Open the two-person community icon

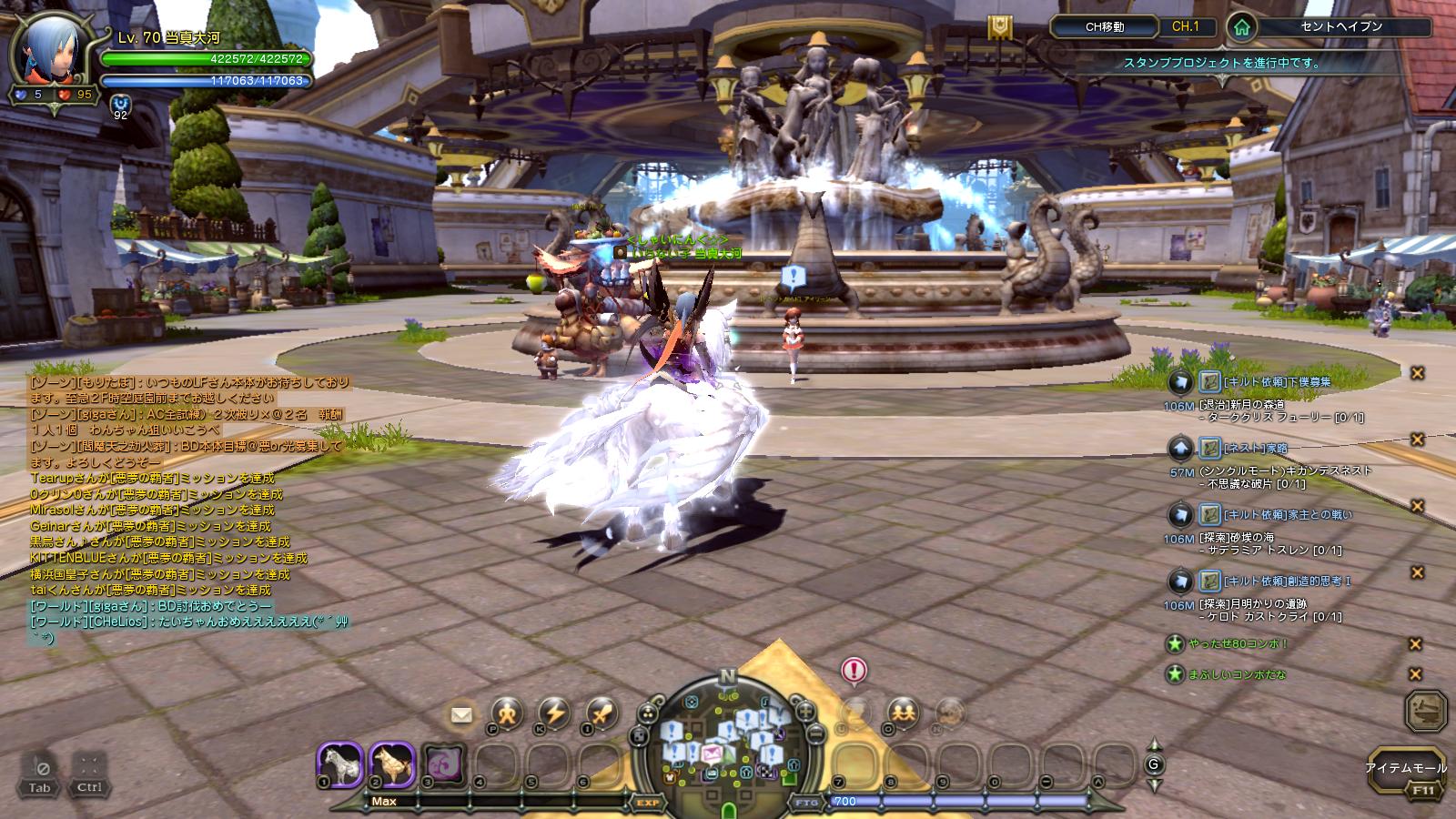click(902, 712)
